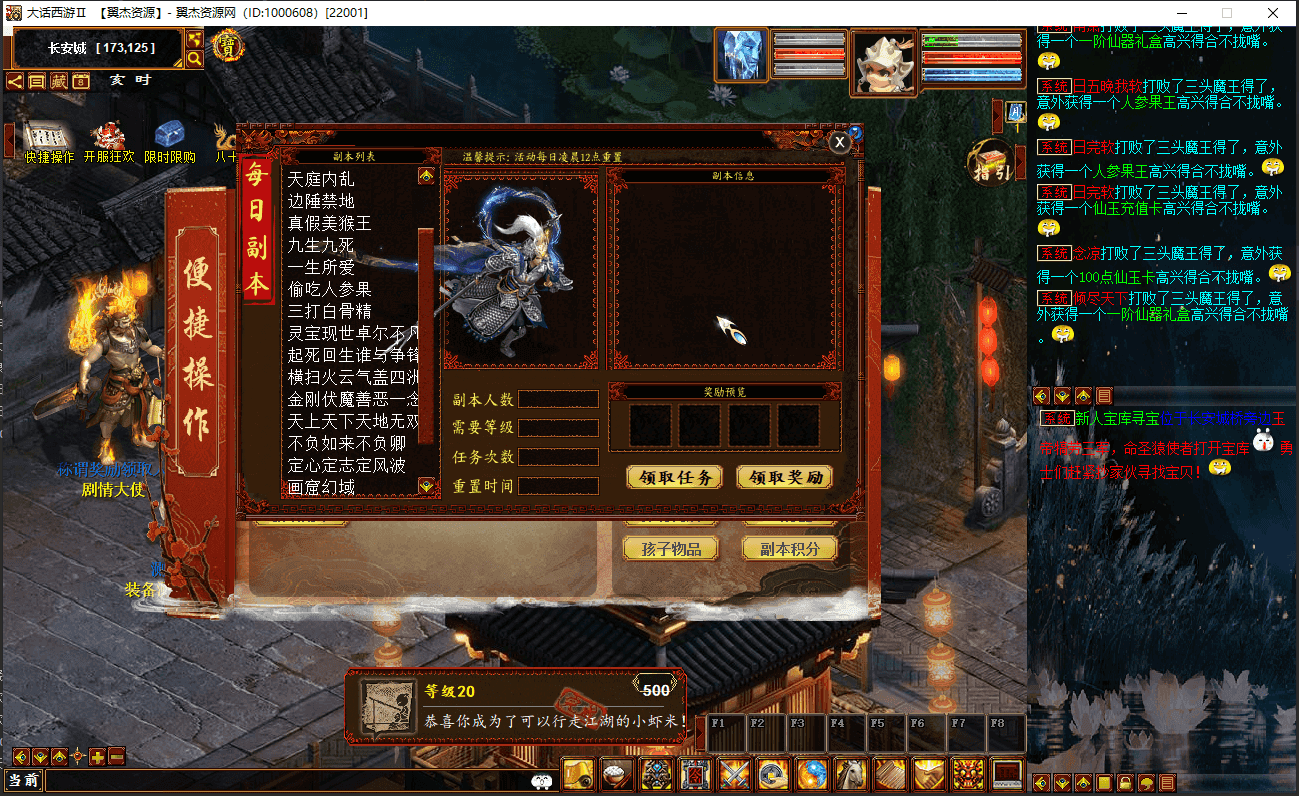Open the 副本积分 button

pos(789,548)
